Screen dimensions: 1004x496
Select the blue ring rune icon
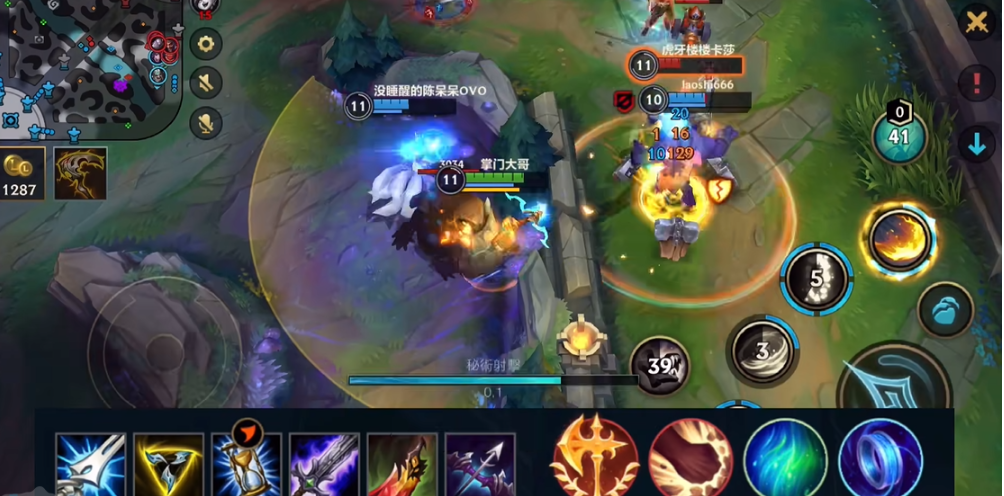point(880,458)
